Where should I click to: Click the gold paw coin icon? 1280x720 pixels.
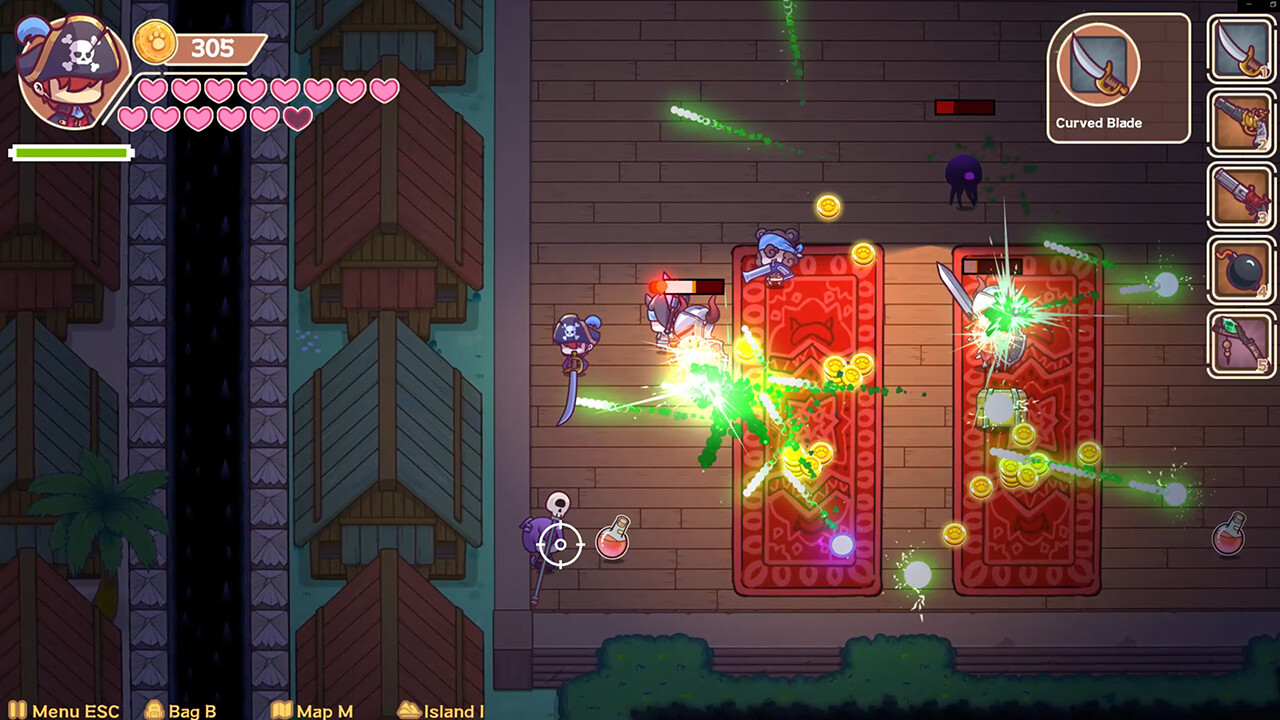pyautogui.click(x=155, y=44)
